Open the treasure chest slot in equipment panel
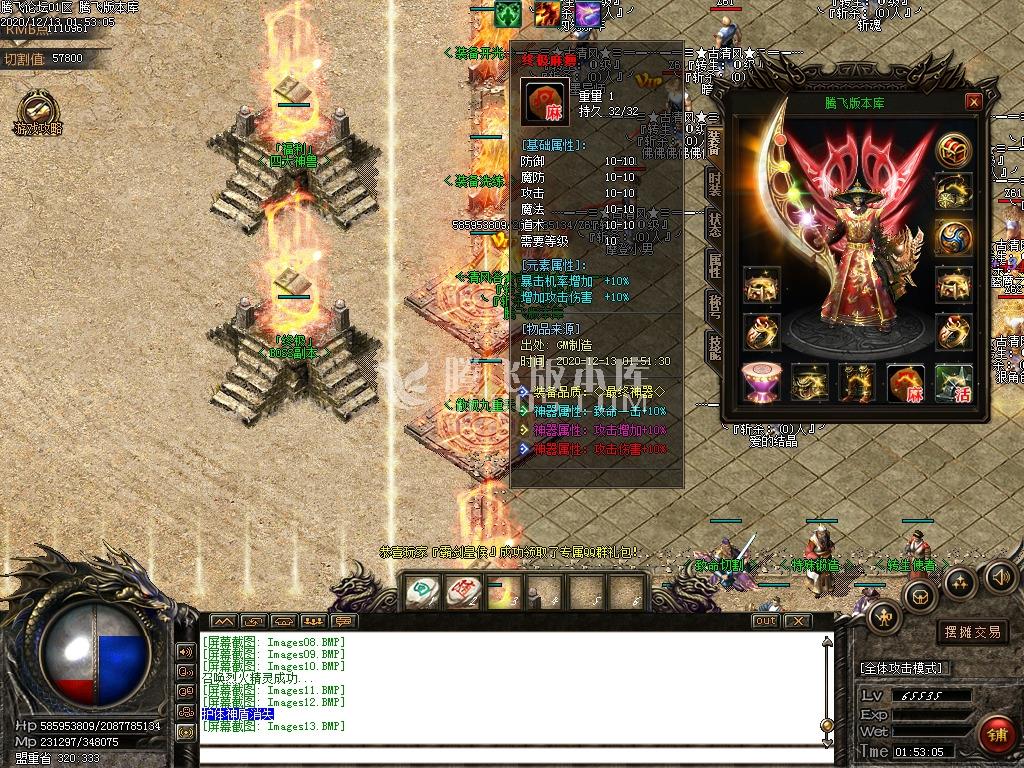The image size is (1024, 768). pyautogui.click(x=954, y=151)
